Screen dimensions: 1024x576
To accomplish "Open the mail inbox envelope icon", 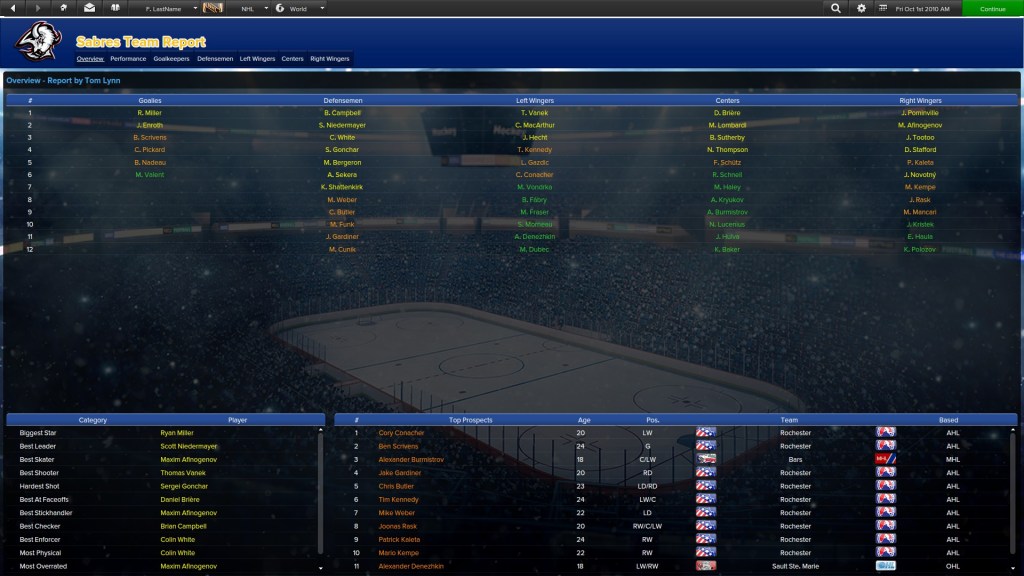I will tap(90, 8).
